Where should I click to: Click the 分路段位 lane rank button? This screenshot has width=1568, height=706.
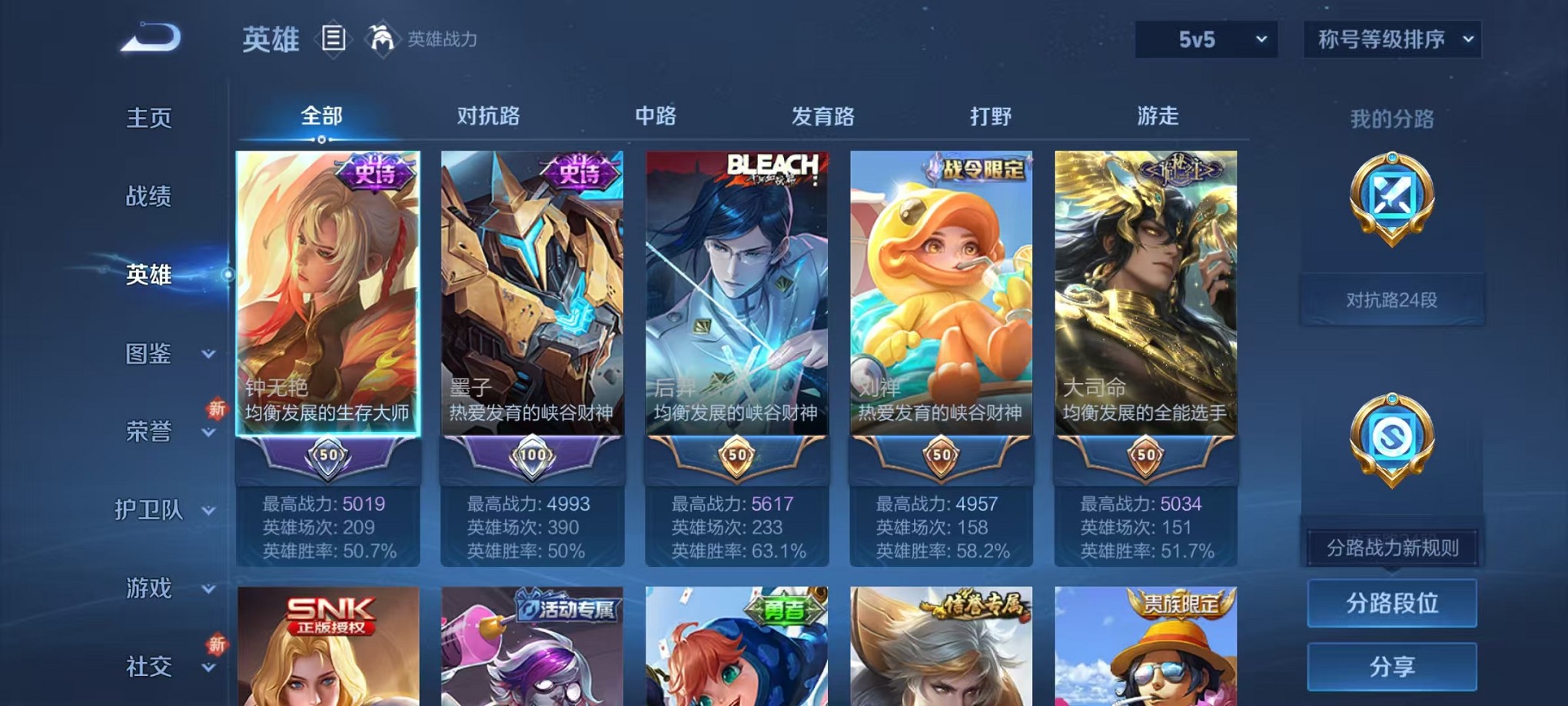click(x=1391, y=603)
